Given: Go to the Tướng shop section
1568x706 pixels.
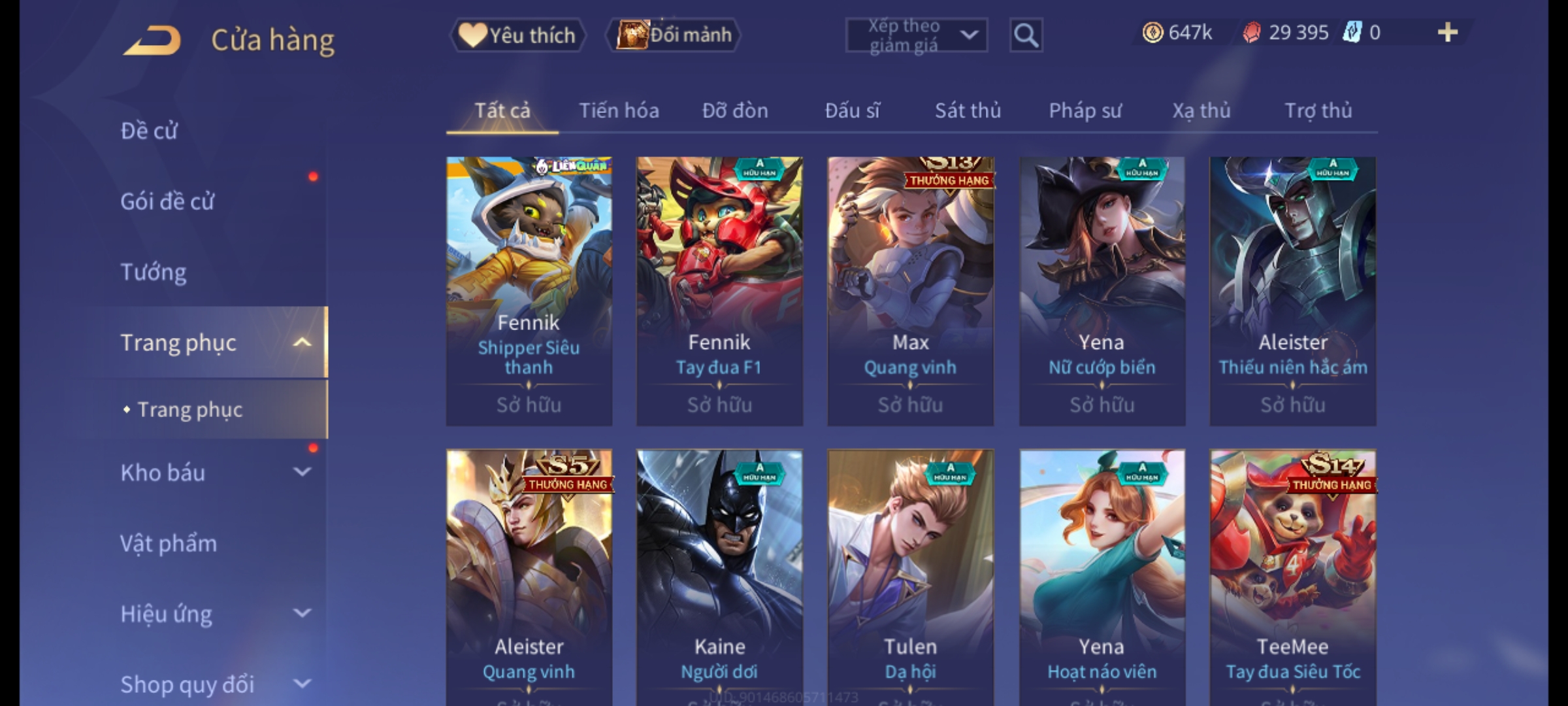Looking at the screenshot, I should coord(154,272).
